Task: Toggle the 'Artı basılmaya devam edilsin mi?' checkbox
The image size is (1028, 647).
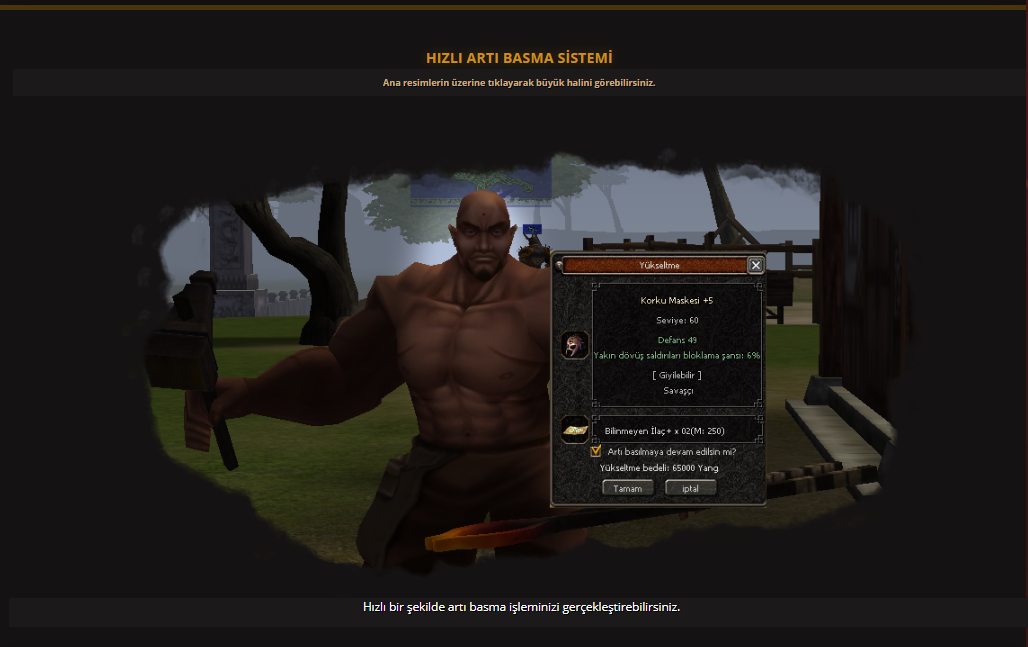Action: pyautogui.click(x=596, y=451)
